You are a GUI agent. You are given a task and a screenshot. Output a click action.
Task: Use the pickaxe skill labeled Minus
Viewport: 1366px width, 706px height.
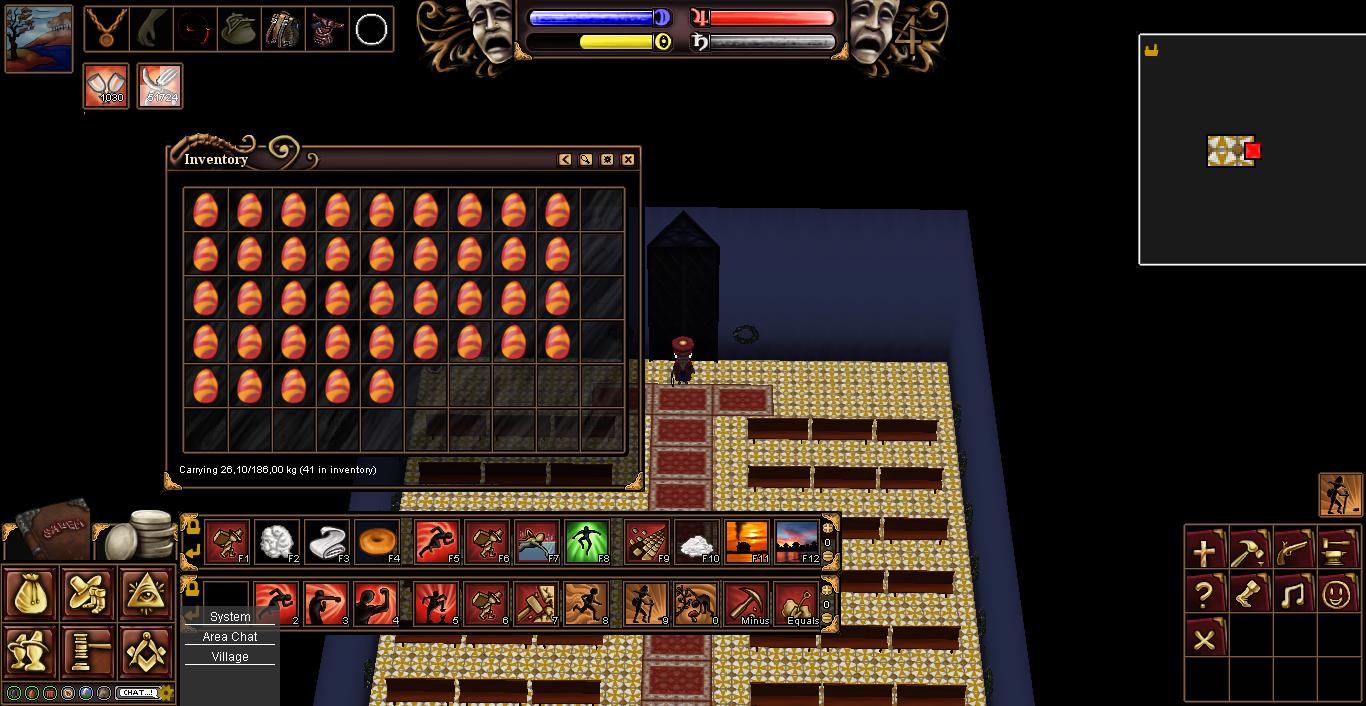click(747, 604)
